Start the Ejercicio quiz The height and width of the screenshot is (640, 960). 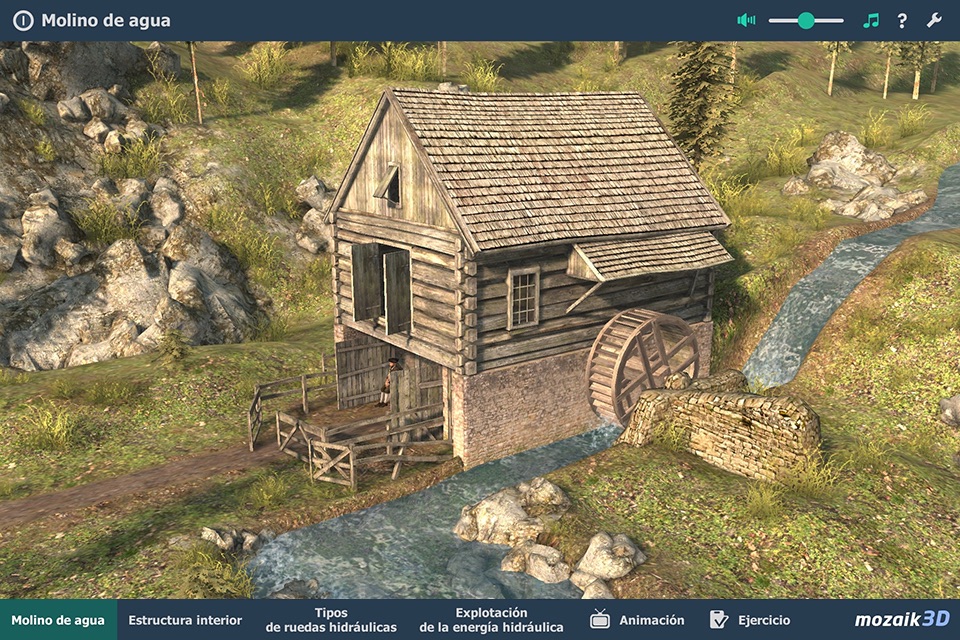point(750,620)
